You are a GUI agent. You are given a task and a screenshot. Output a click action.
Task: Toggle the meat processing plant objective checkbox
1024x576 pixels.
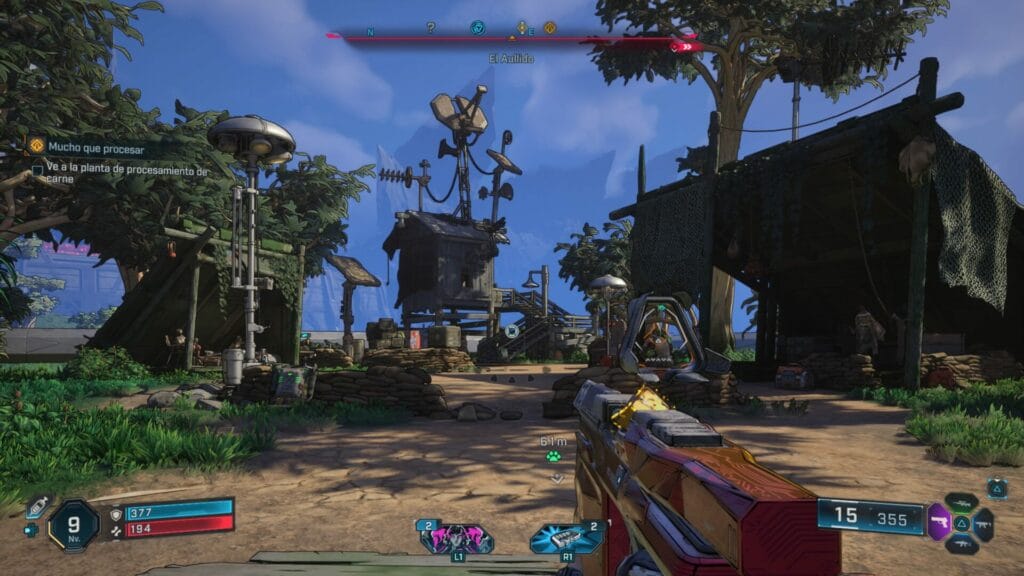(x=38, y=171)
